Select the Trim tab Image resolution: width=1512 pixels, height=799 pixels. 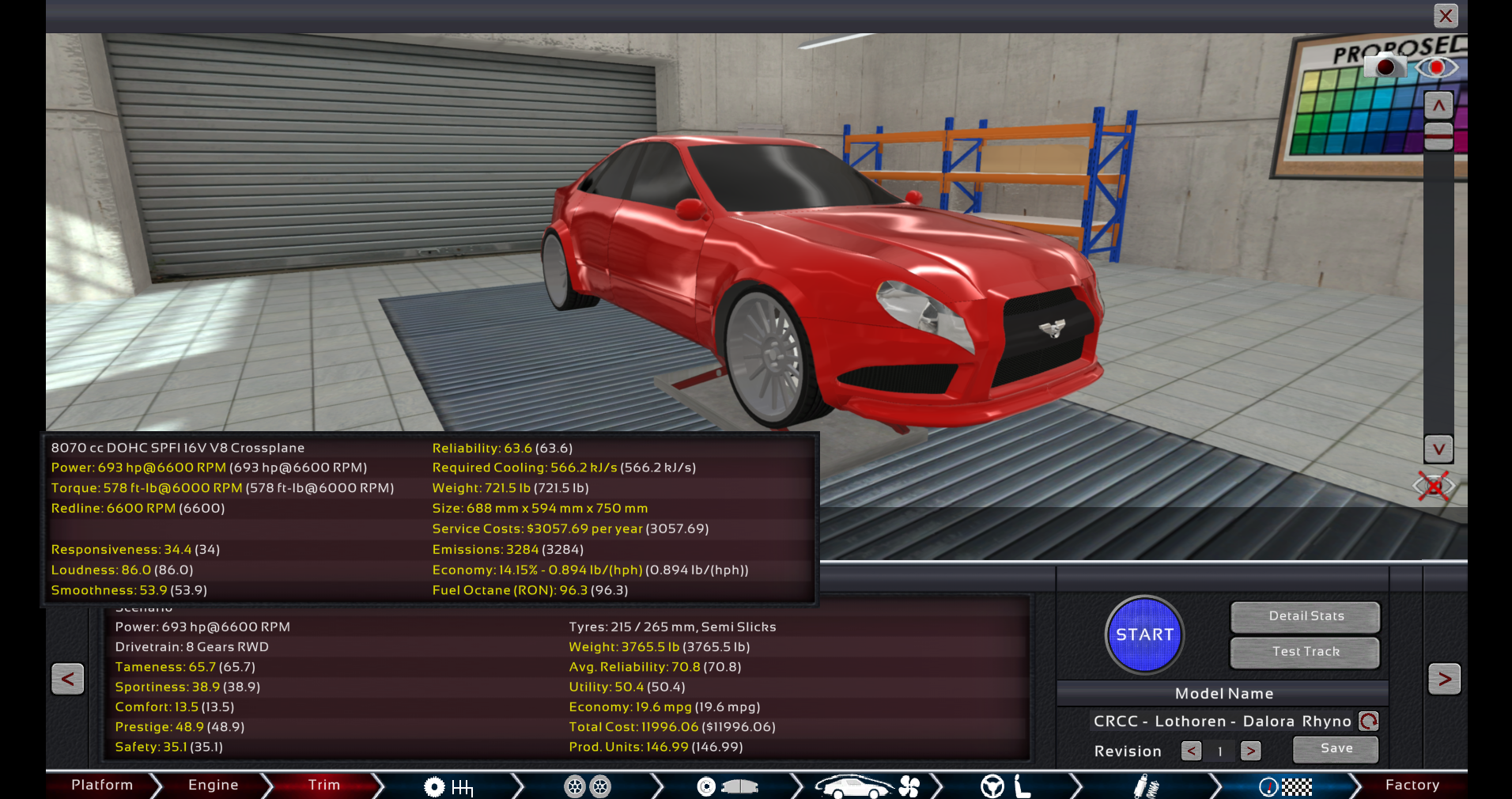pos(323,785)
